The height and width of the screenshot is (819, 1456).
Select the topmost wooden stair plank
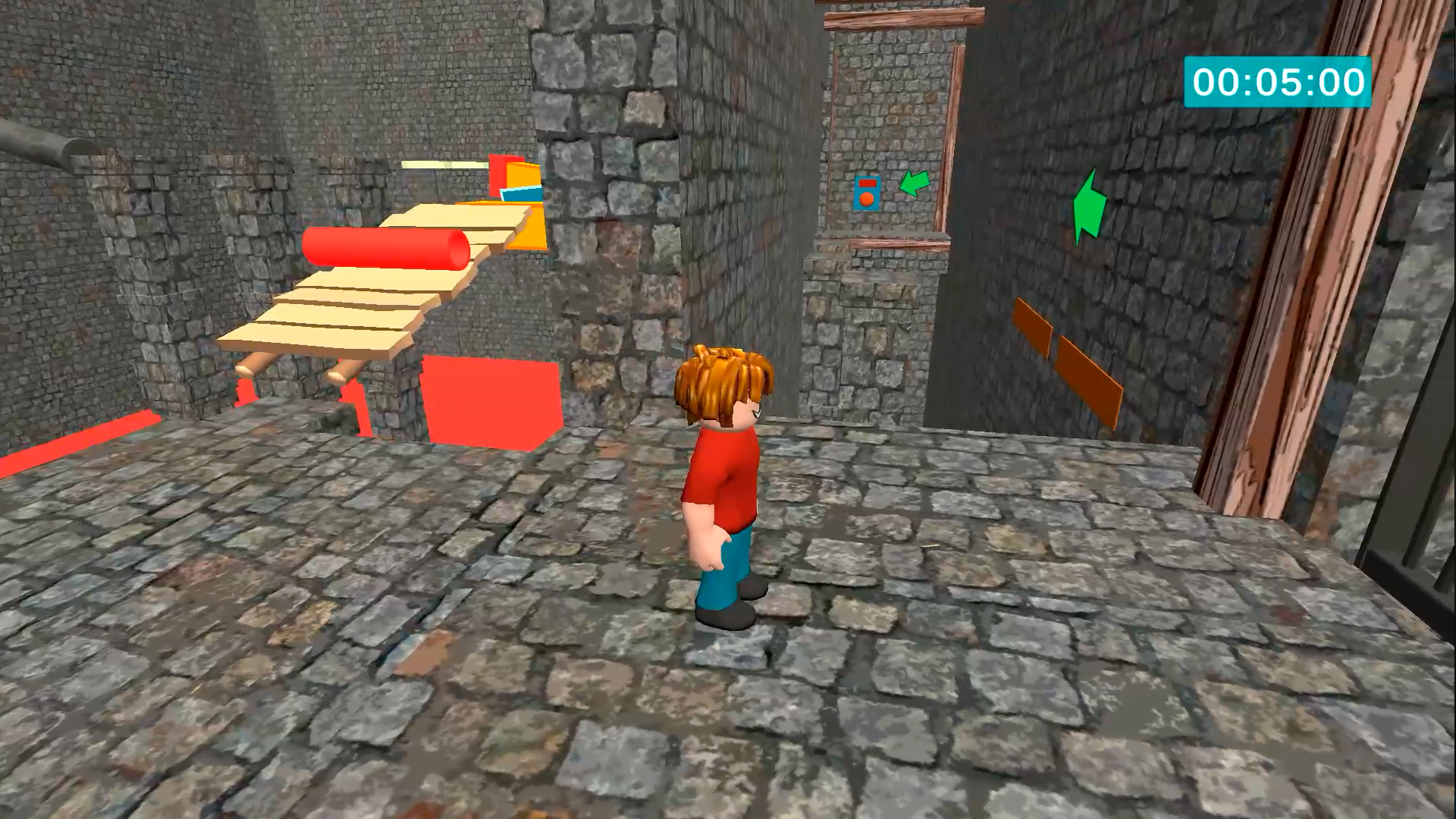(x=455, y=220)
